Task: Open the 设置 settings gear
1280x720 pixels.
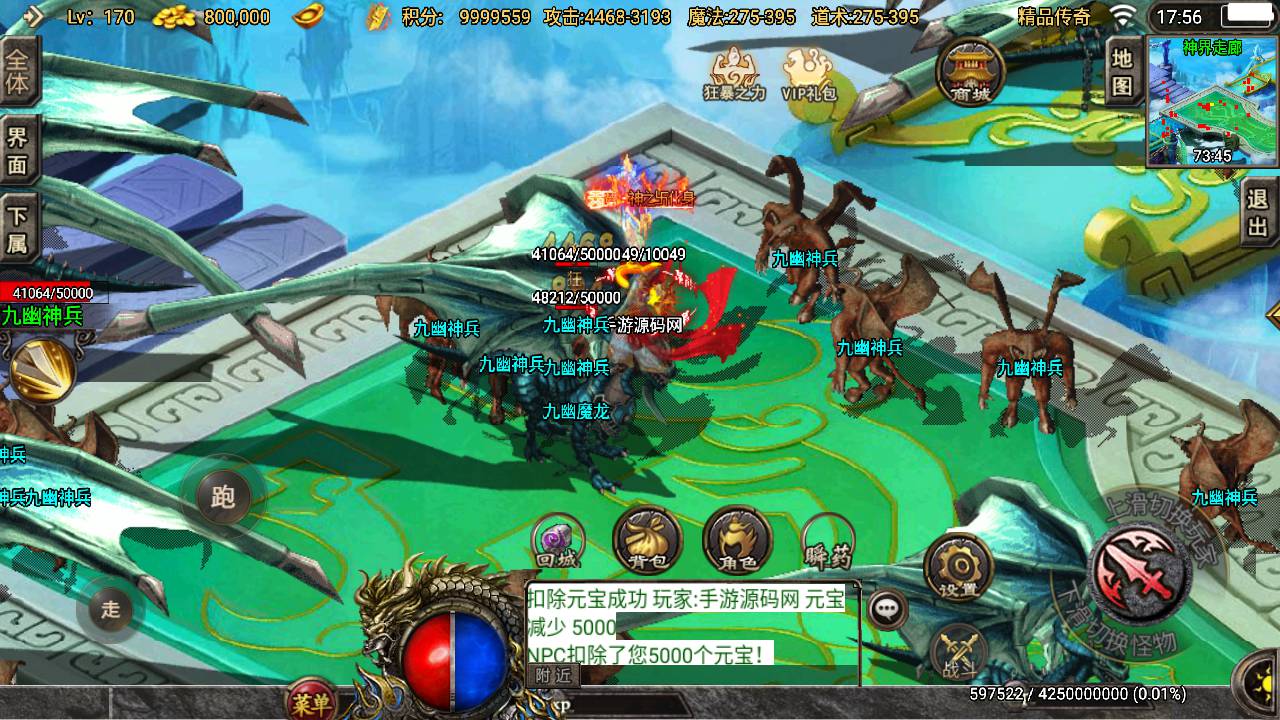Action: [x=958, y=567]
